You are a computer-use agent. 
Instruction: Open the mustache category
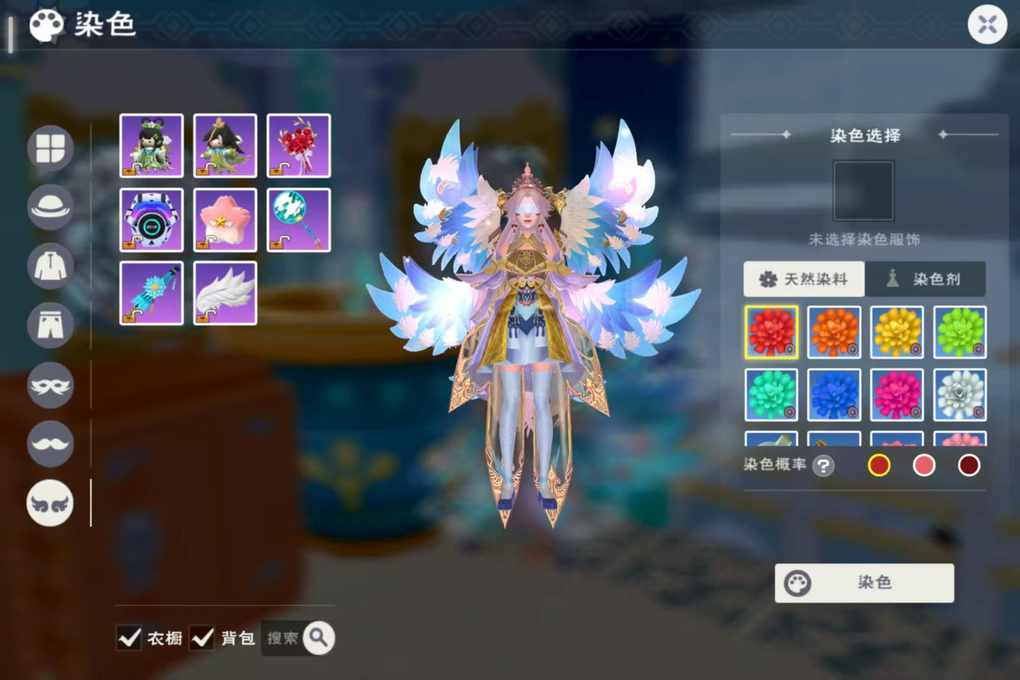point(50,443)
